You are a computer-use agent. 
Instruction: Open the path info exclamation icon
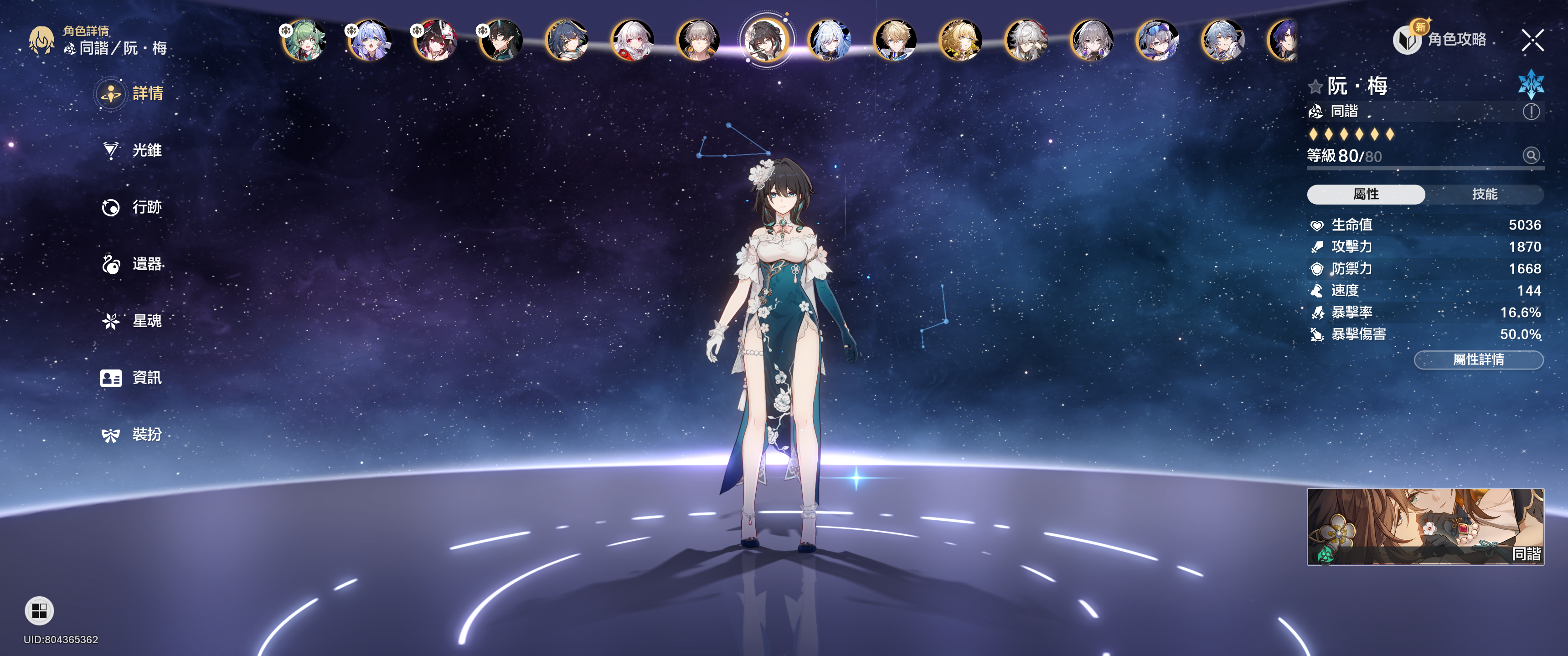tap(1531, 111)
